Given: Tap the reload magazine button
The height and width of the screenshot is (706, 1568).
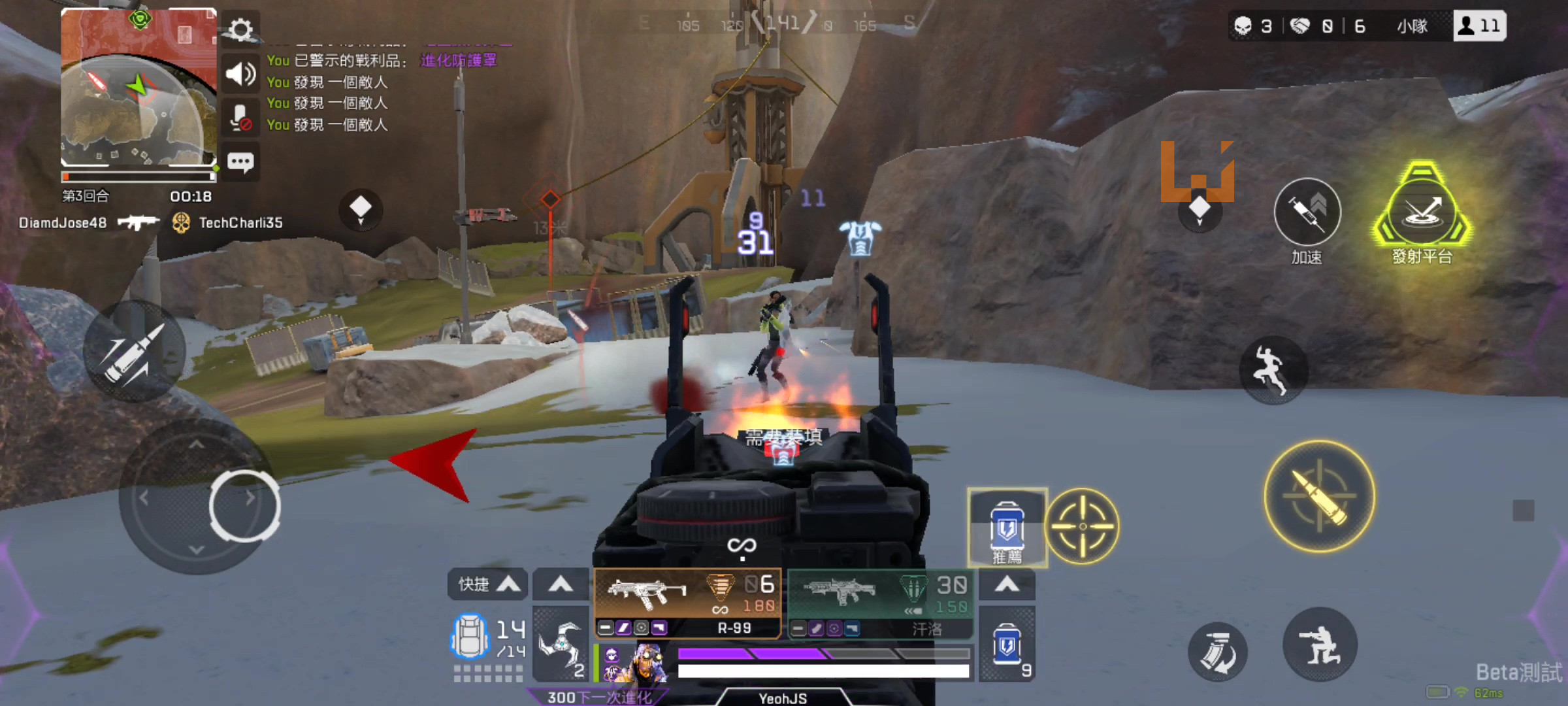Looking at the screenshot, I should point(1217,652).
